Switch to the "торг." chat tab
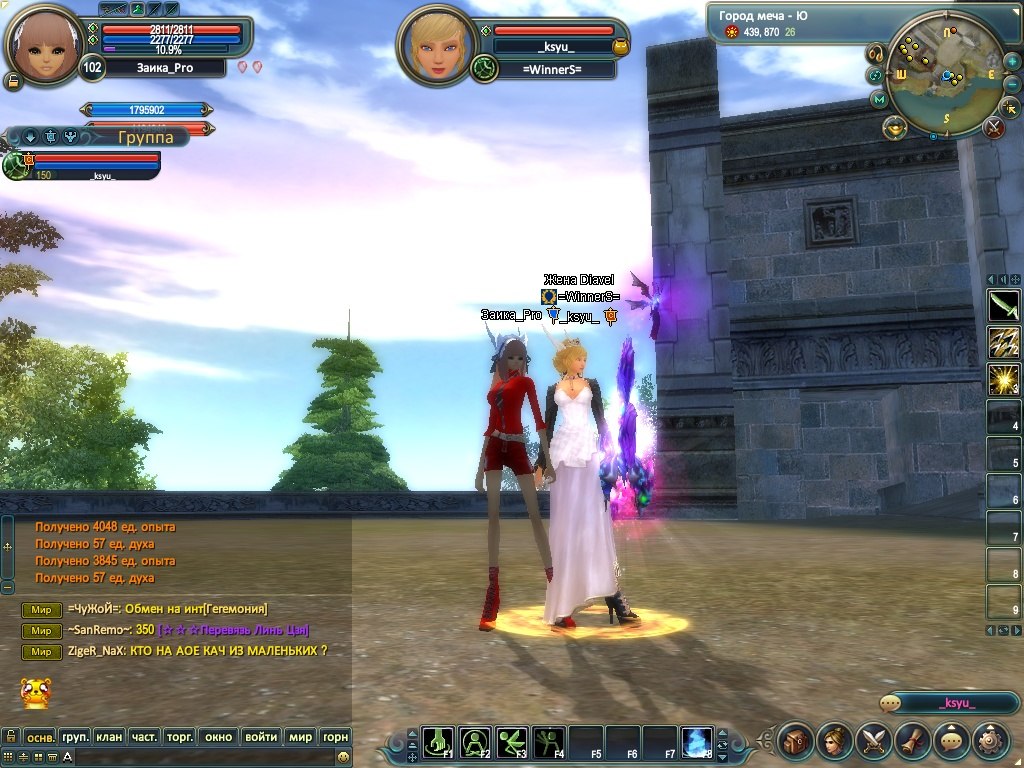Screen dimensions: 1024x768 tap(179, 737)
